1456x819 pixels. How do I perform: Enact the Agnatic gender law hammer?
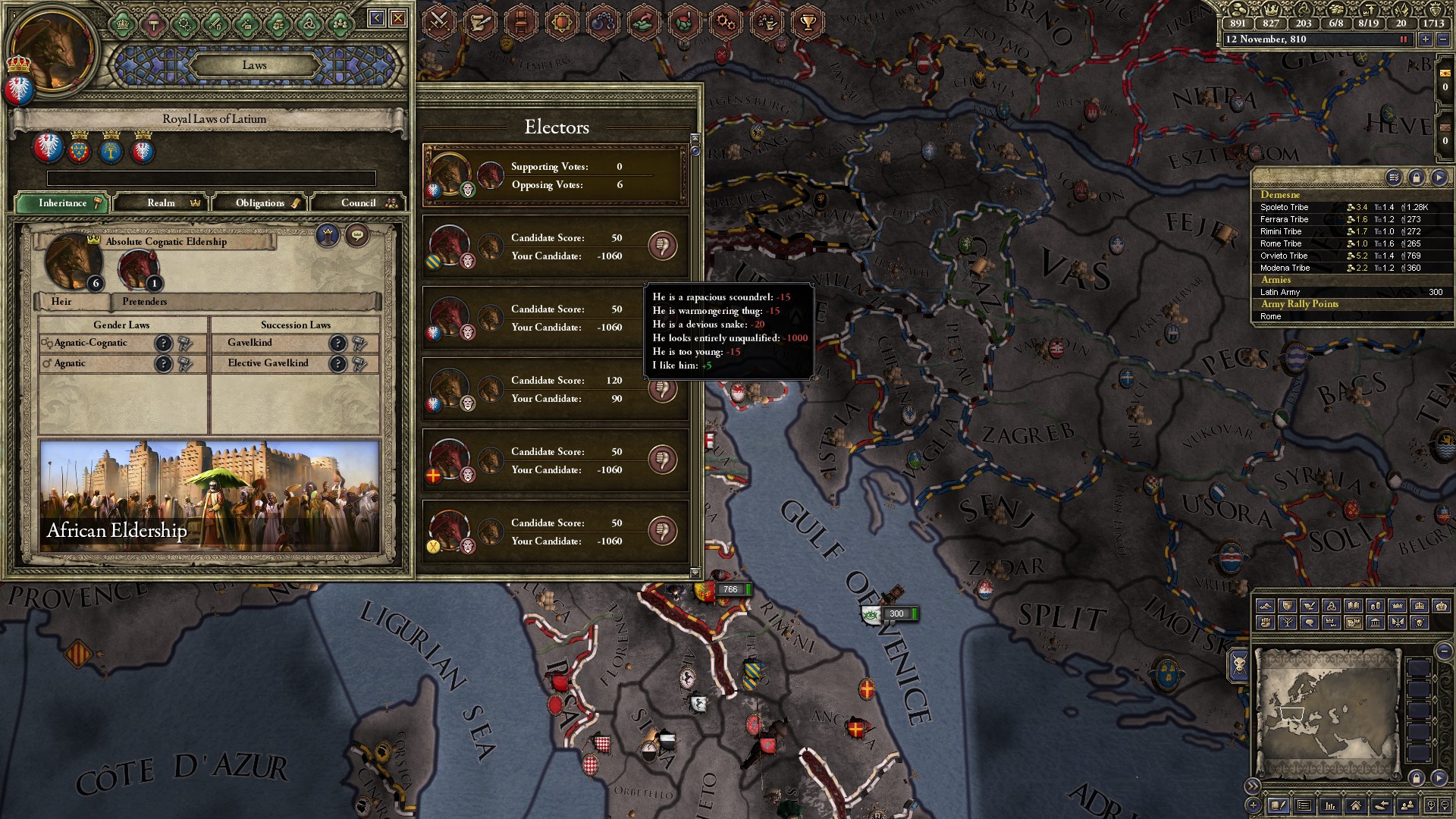pyautogui.click(x=185, y=364)
